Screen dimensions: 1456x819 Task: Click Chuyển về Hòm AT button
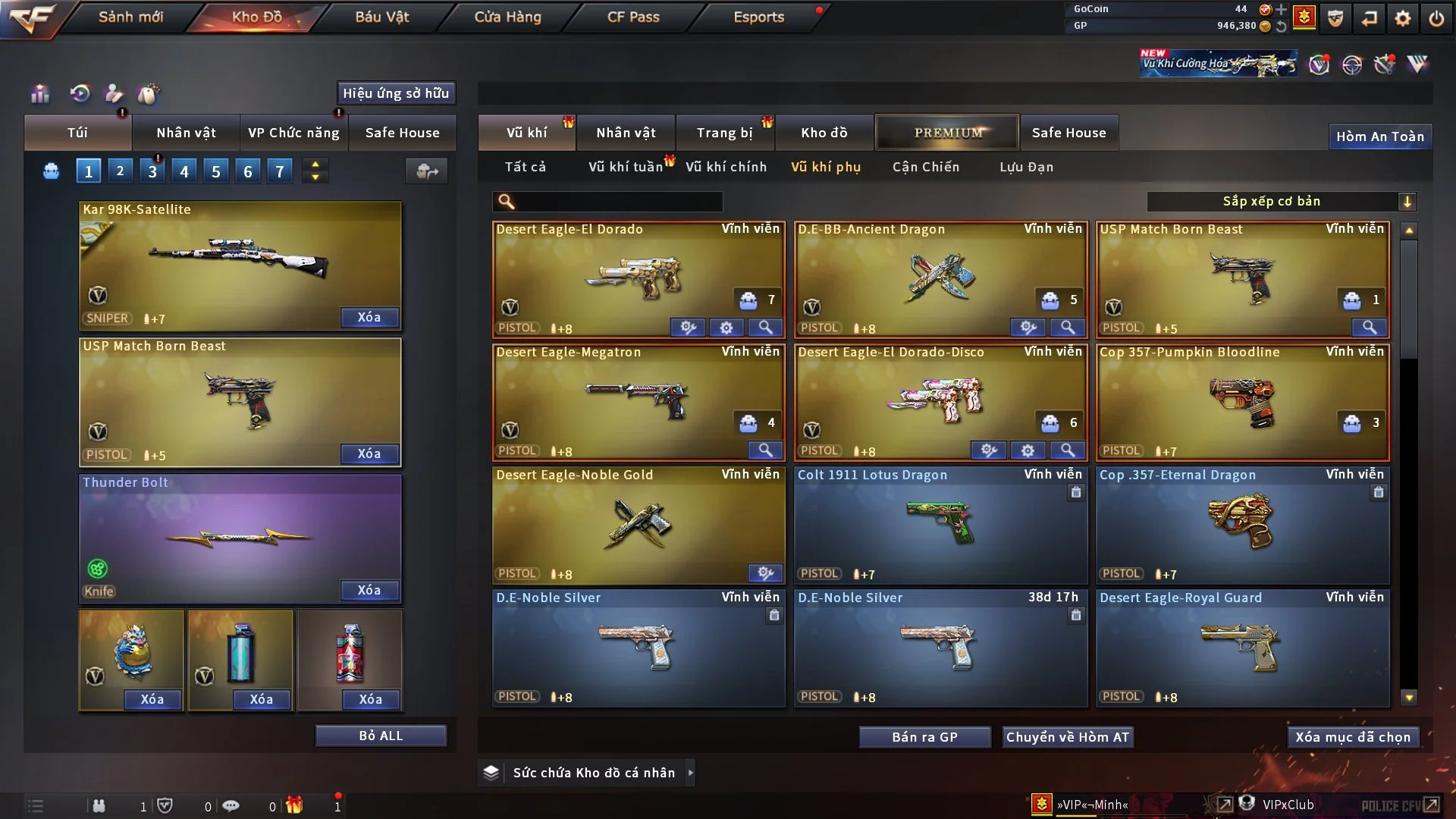(x=1068, y=737)
